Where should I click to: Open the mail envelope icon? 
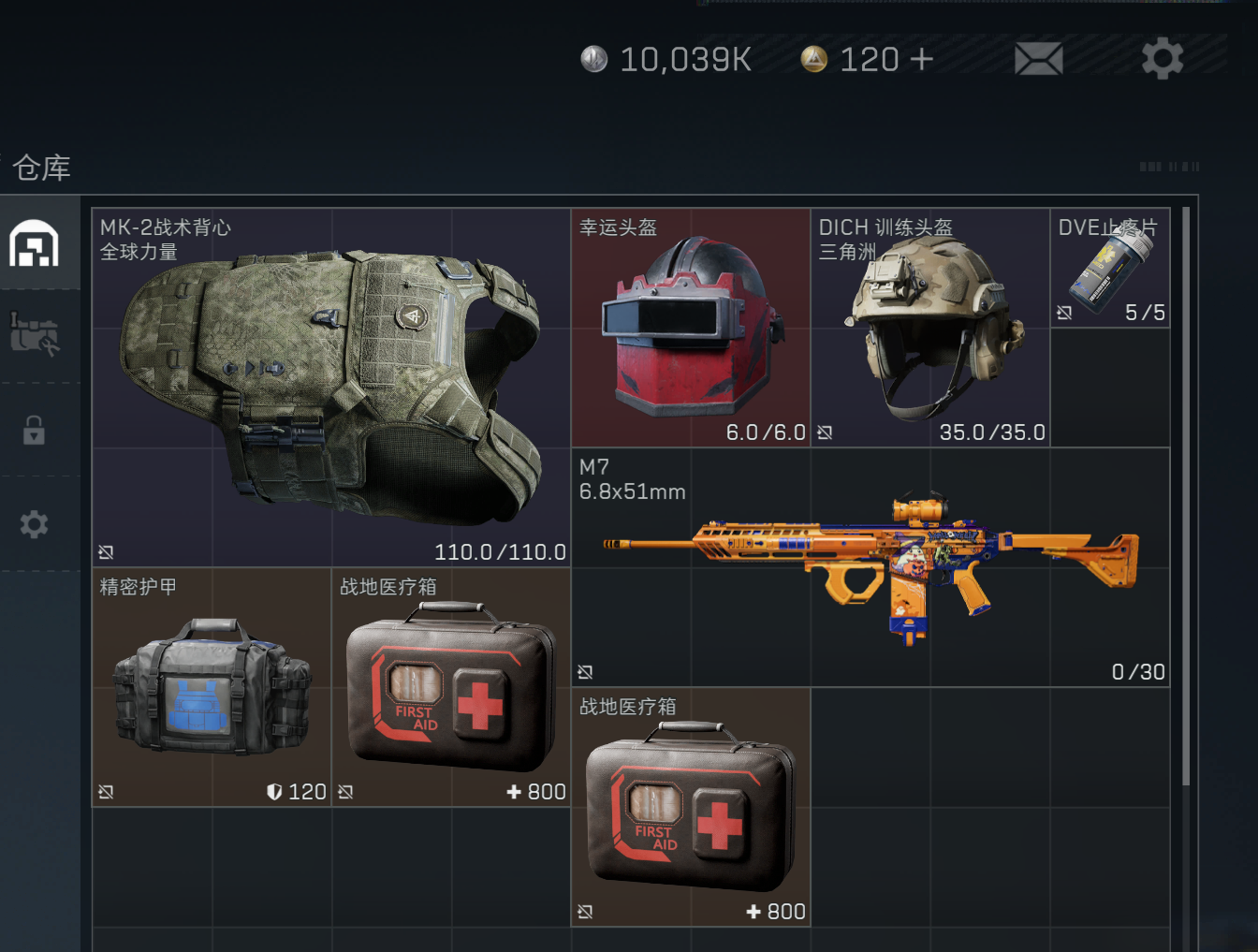pos(1038,59)
